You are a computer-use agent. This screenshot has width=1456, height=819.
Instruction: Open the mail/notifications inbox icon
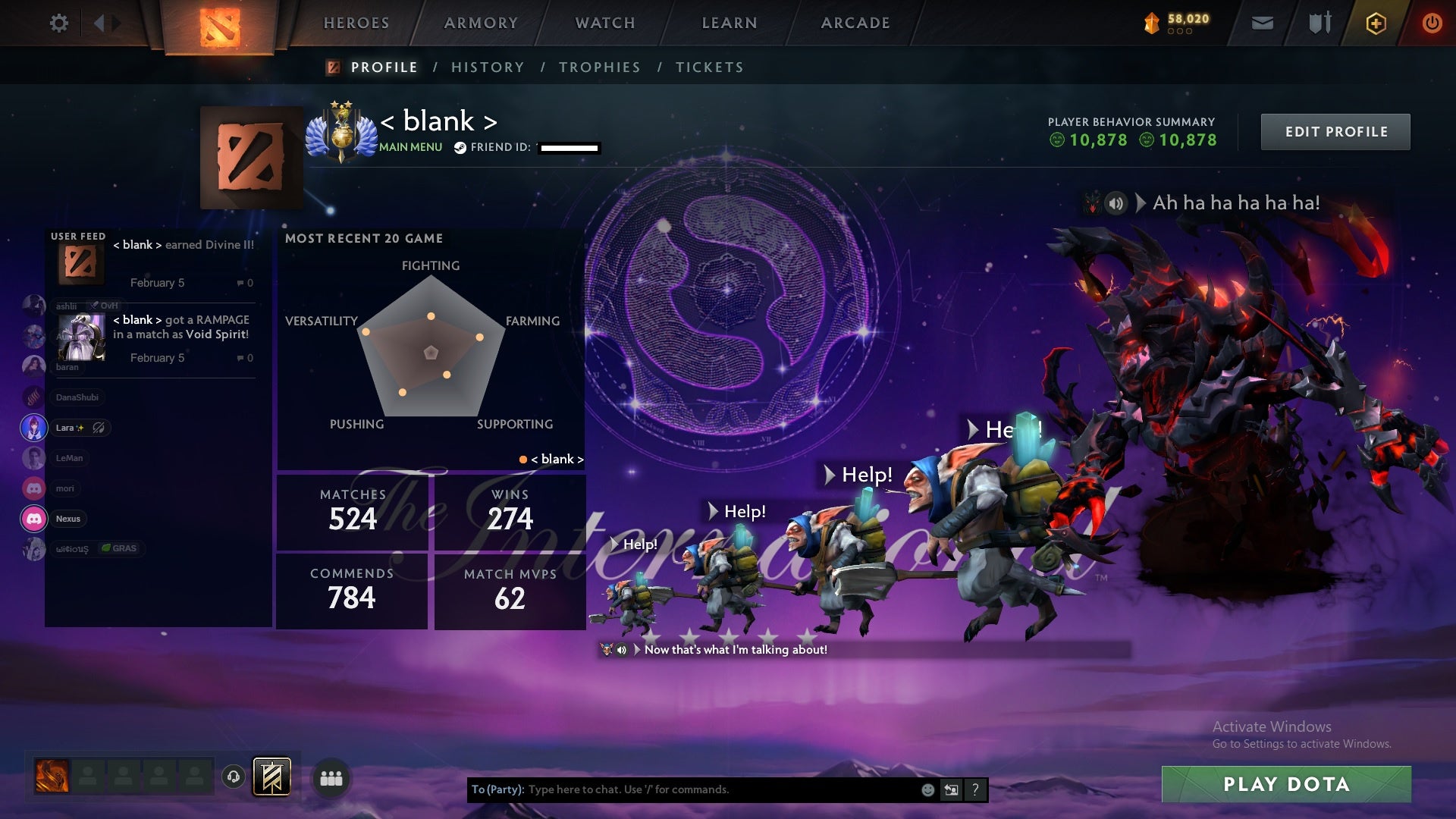pyautogui.click(x=1262, y=23)
